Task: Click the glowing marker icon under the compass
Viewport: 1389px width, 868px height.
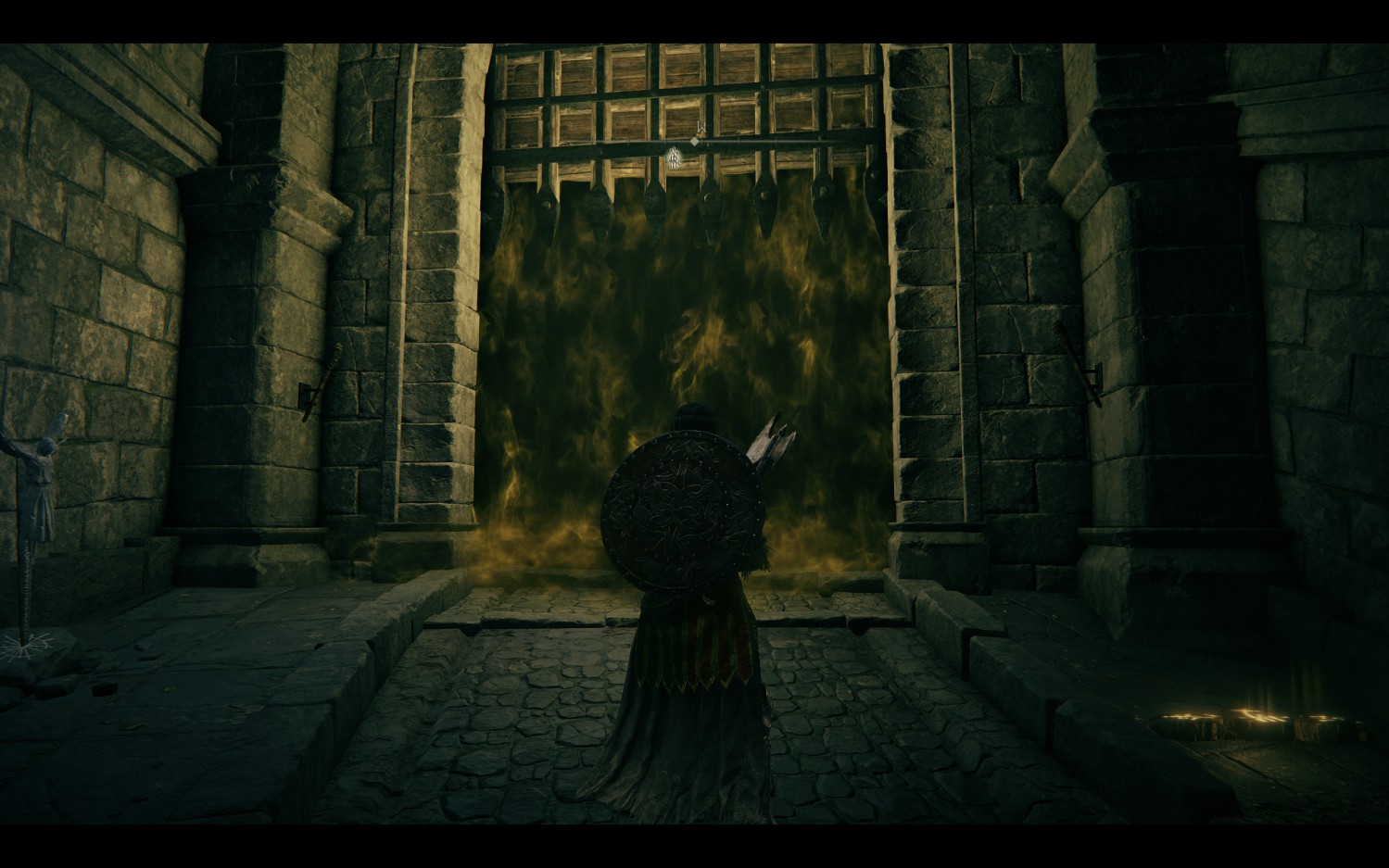Action: (676, 158)
